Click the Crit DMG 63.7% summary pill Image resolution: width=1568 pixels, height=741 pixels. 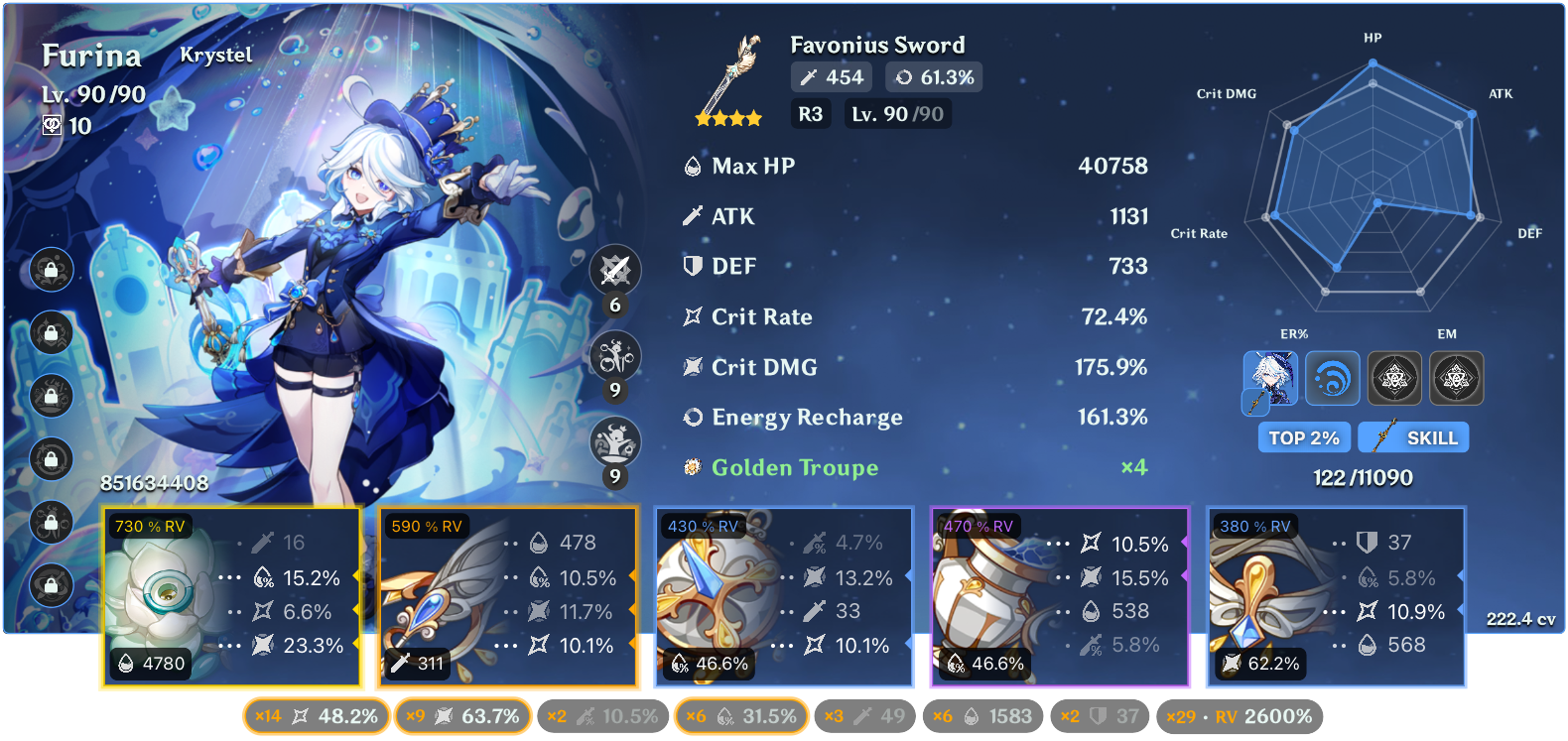[x=462, y=715]
